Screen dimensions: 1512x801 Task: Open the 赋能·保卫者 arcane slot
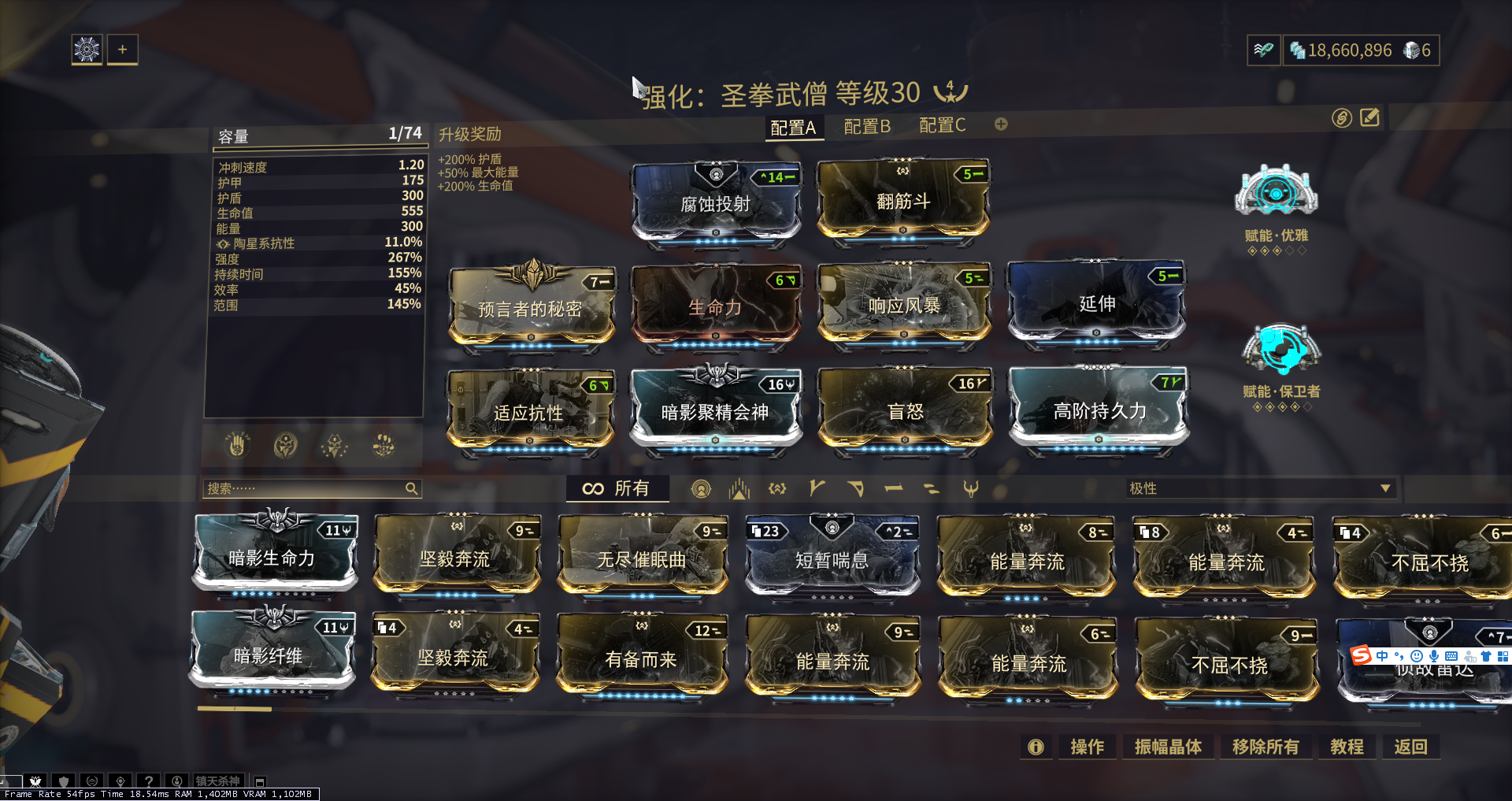[x=1280, y=349]
